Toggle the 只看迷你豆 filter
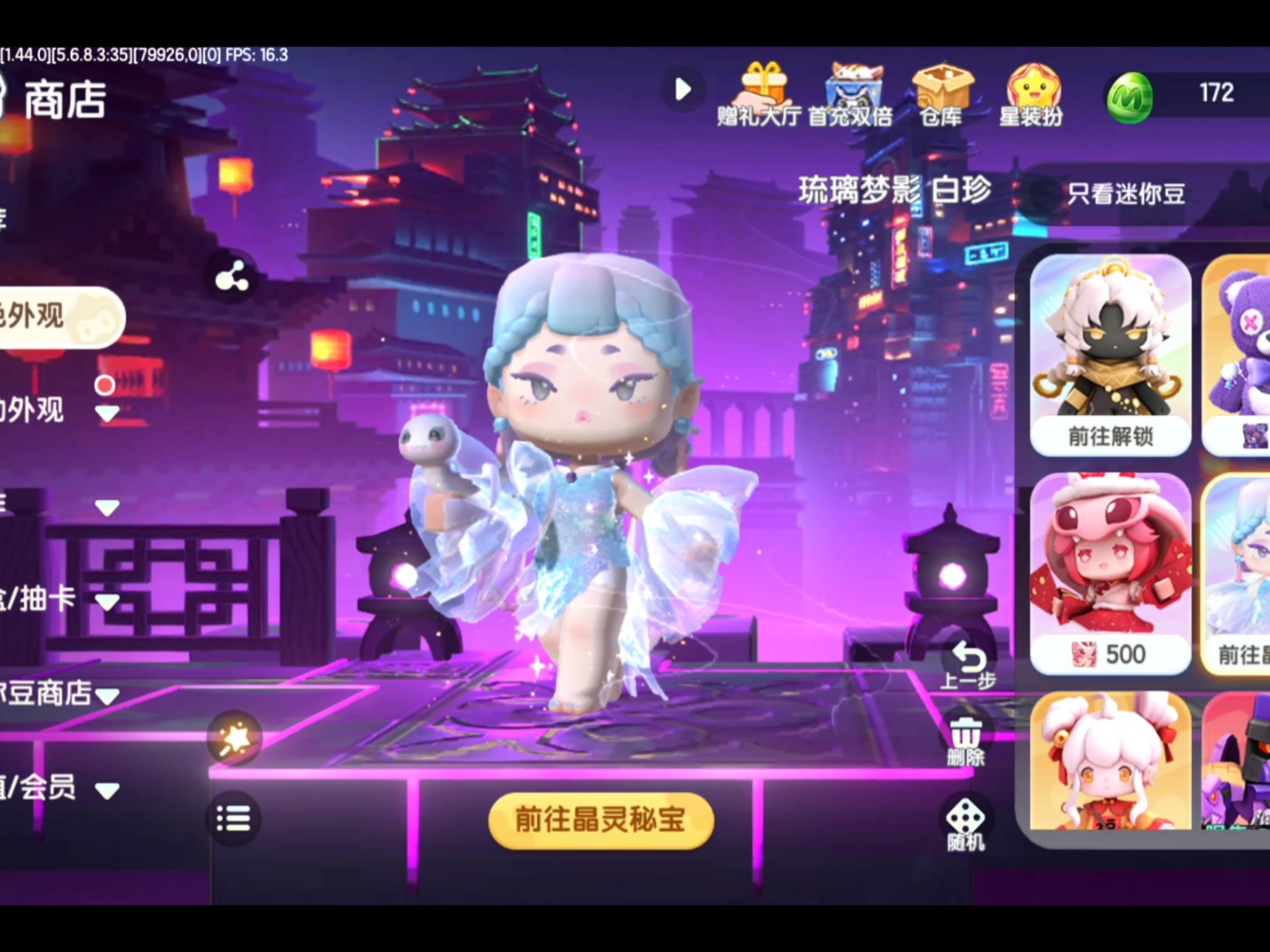The height and width of the screenshot is (952, 1270). coord(1126,194)
